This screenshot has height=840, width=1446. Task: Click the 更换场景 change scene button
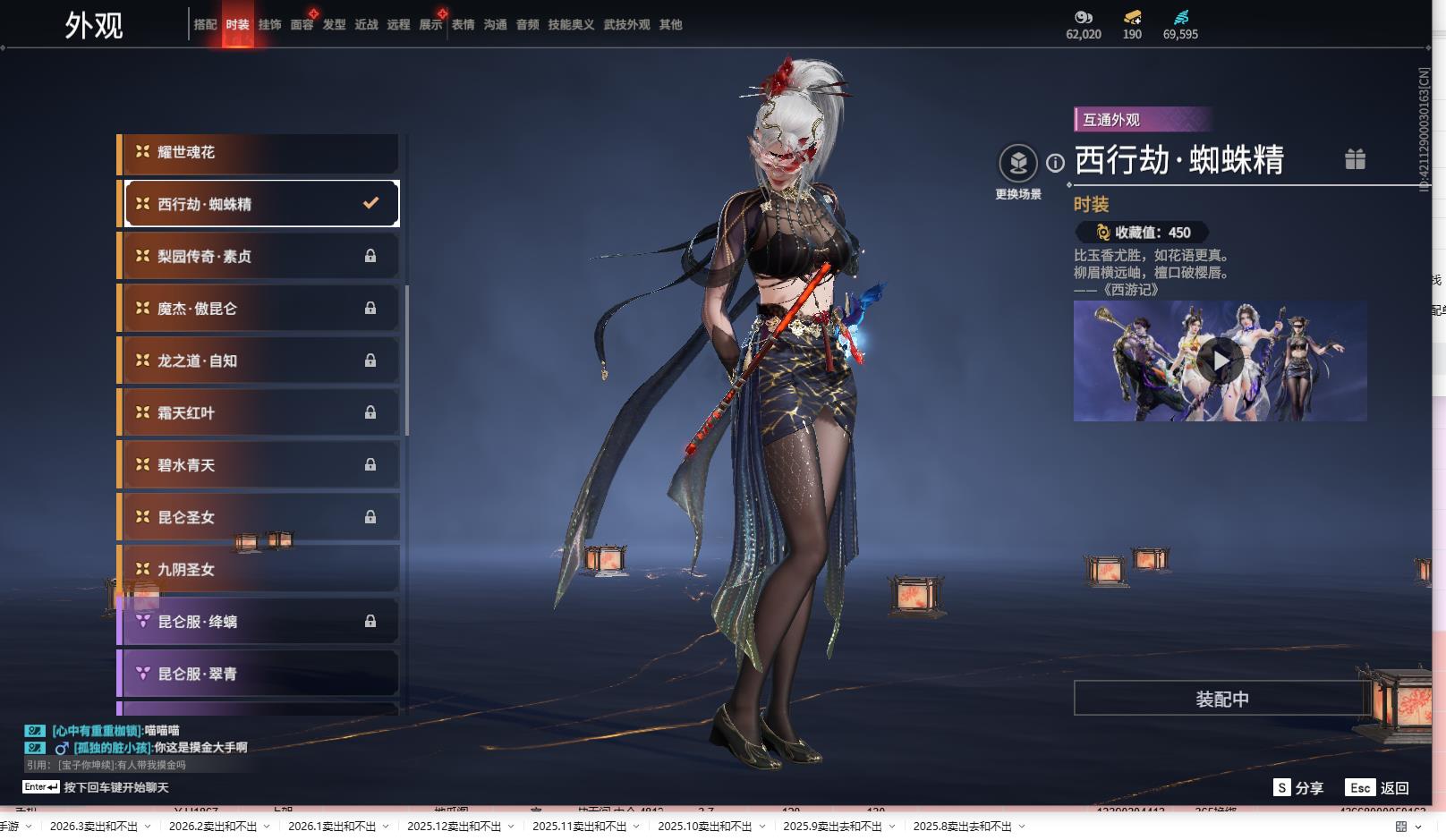[x=1017, y=164]
